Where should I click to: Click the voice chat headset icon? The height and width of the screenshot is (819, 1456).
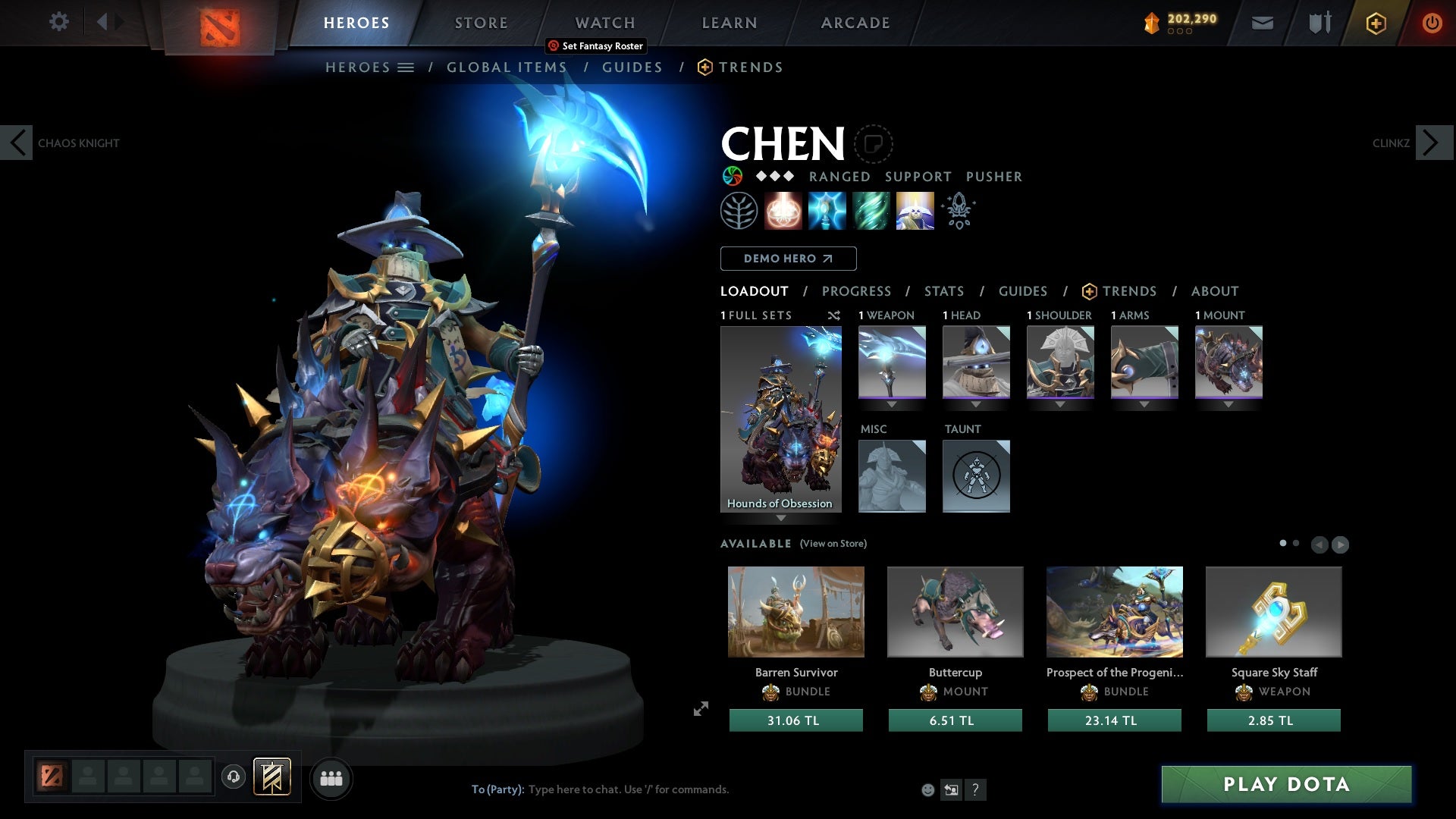(233, 777)
